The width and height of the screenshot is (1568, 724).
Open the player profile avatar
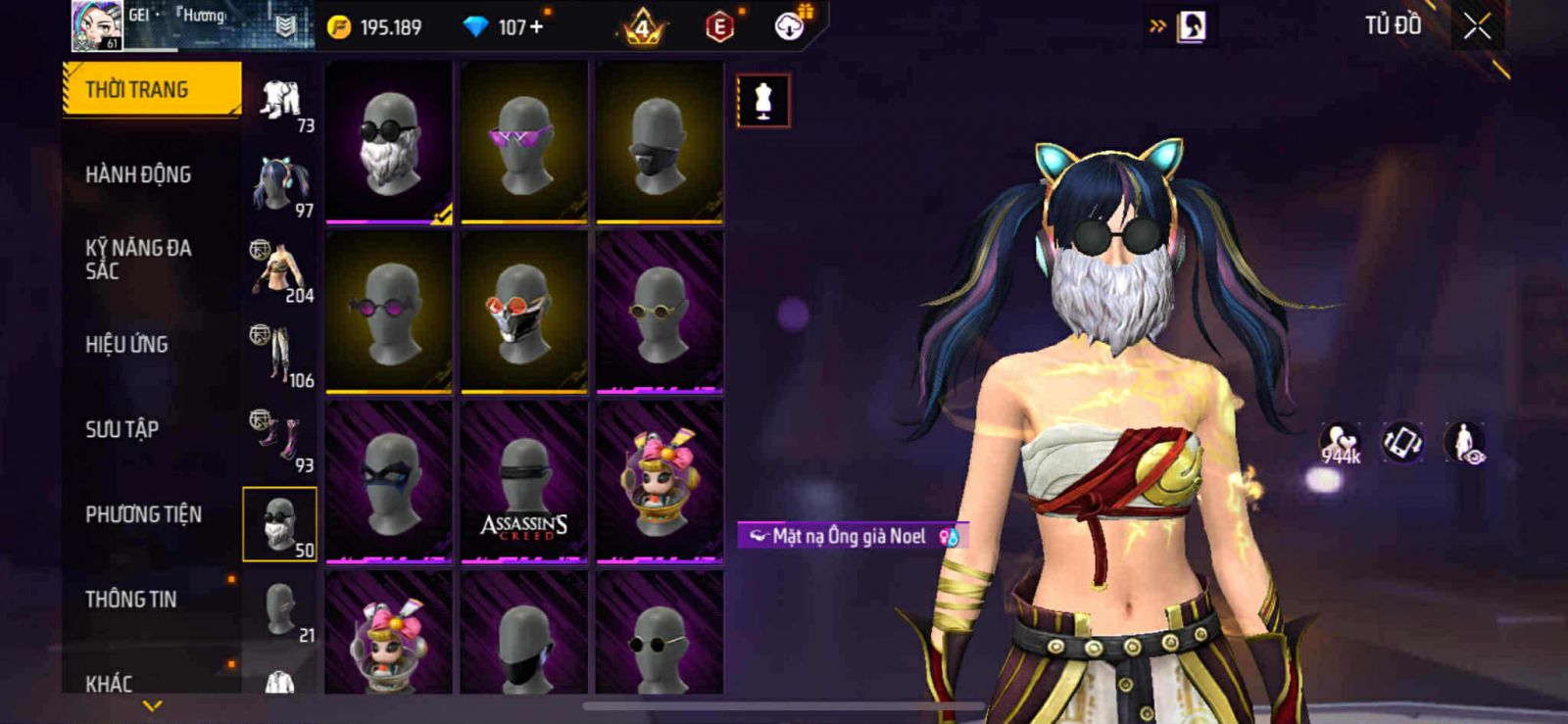pyautogui.click(x=97, y=25)
